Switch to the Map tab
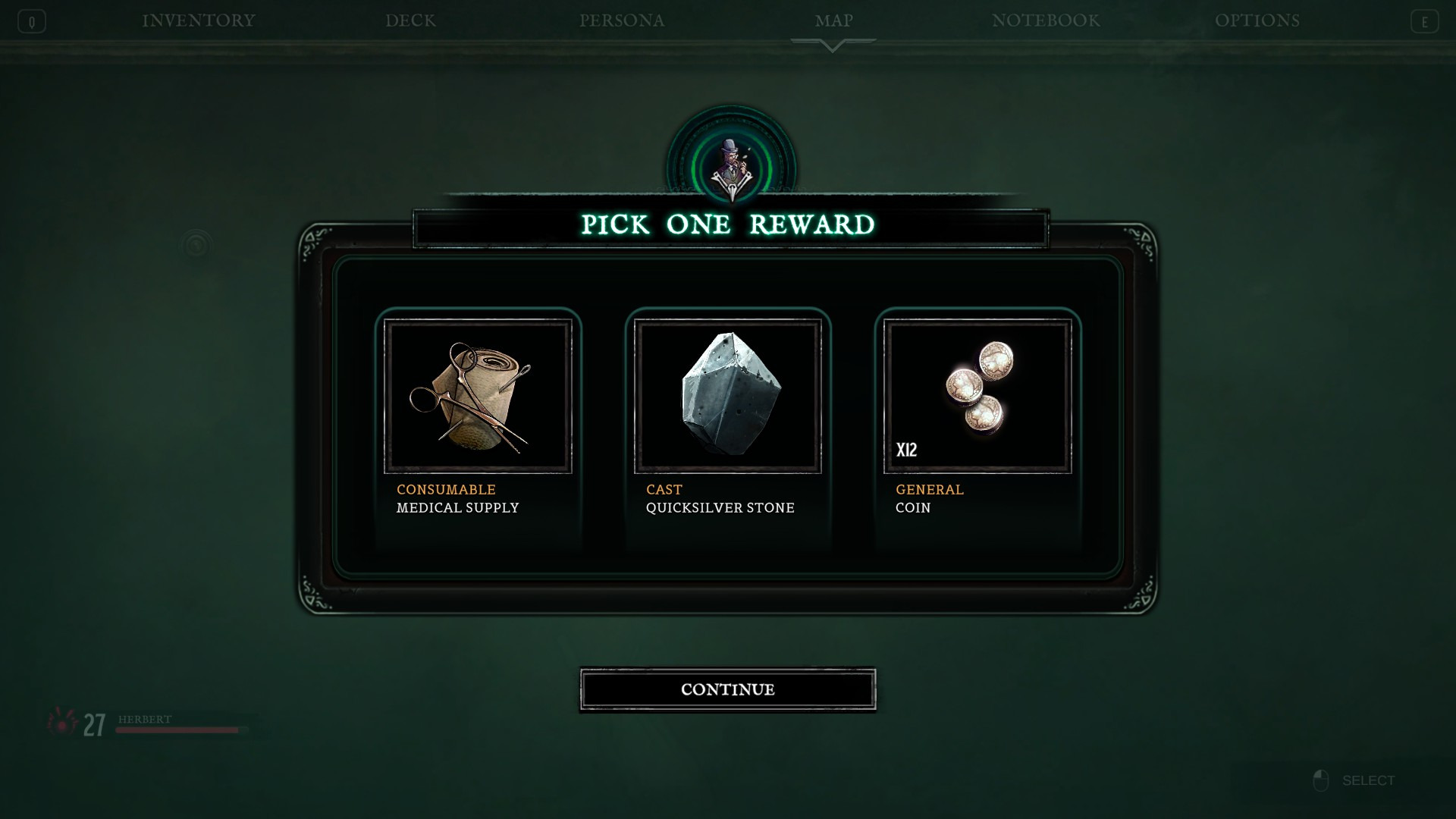 click(833, 20)
